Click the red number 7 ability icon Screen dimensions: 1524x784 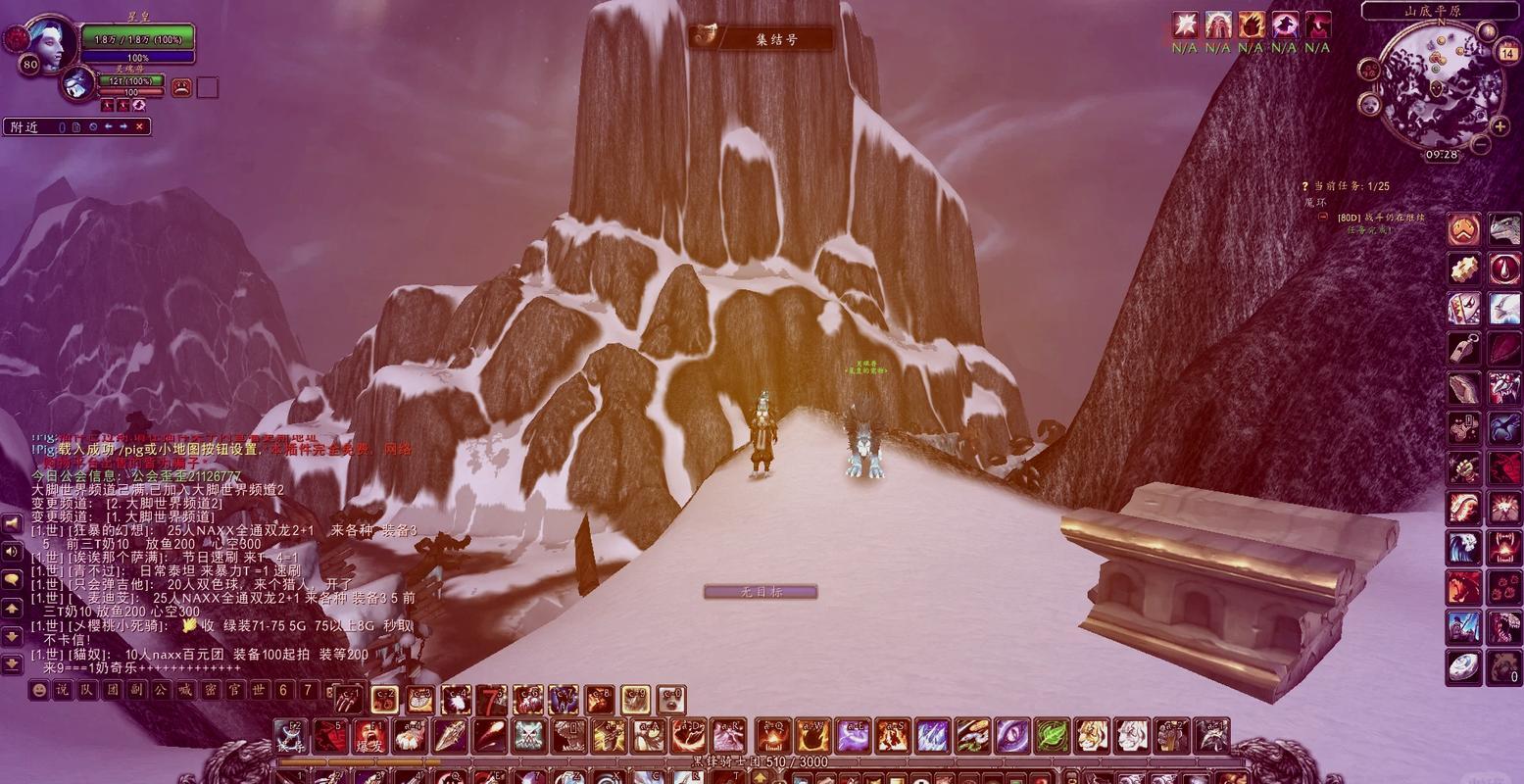(x=491, y=700)
